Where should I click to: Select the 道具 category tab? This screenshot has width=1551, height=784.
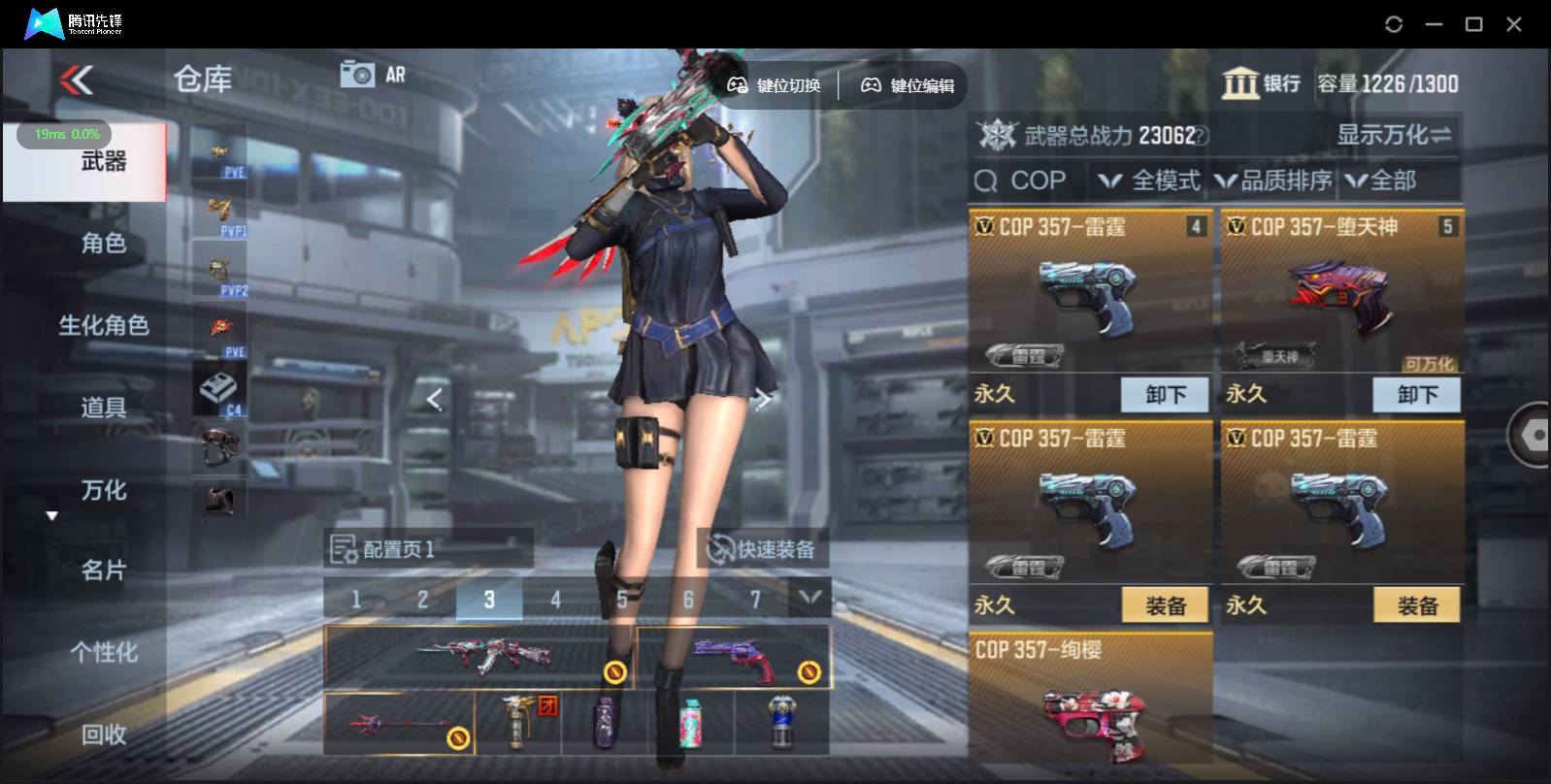103,408
